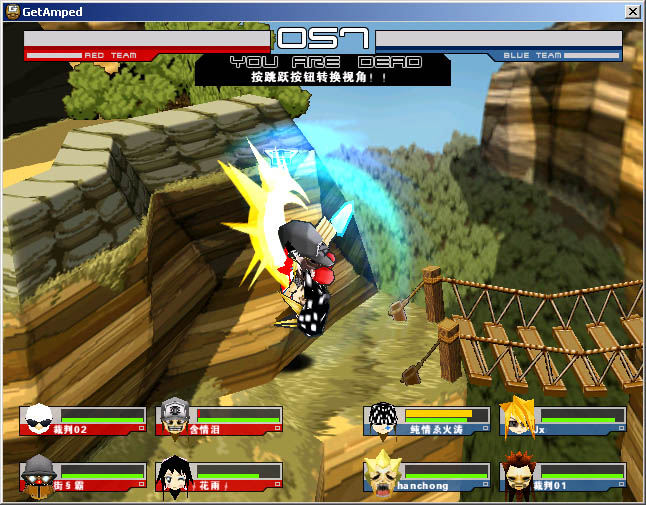The width and height of the screenshot is (646, 505).
Task: Select blue team player 纯情杀火涛
Action: coord(427,420)
